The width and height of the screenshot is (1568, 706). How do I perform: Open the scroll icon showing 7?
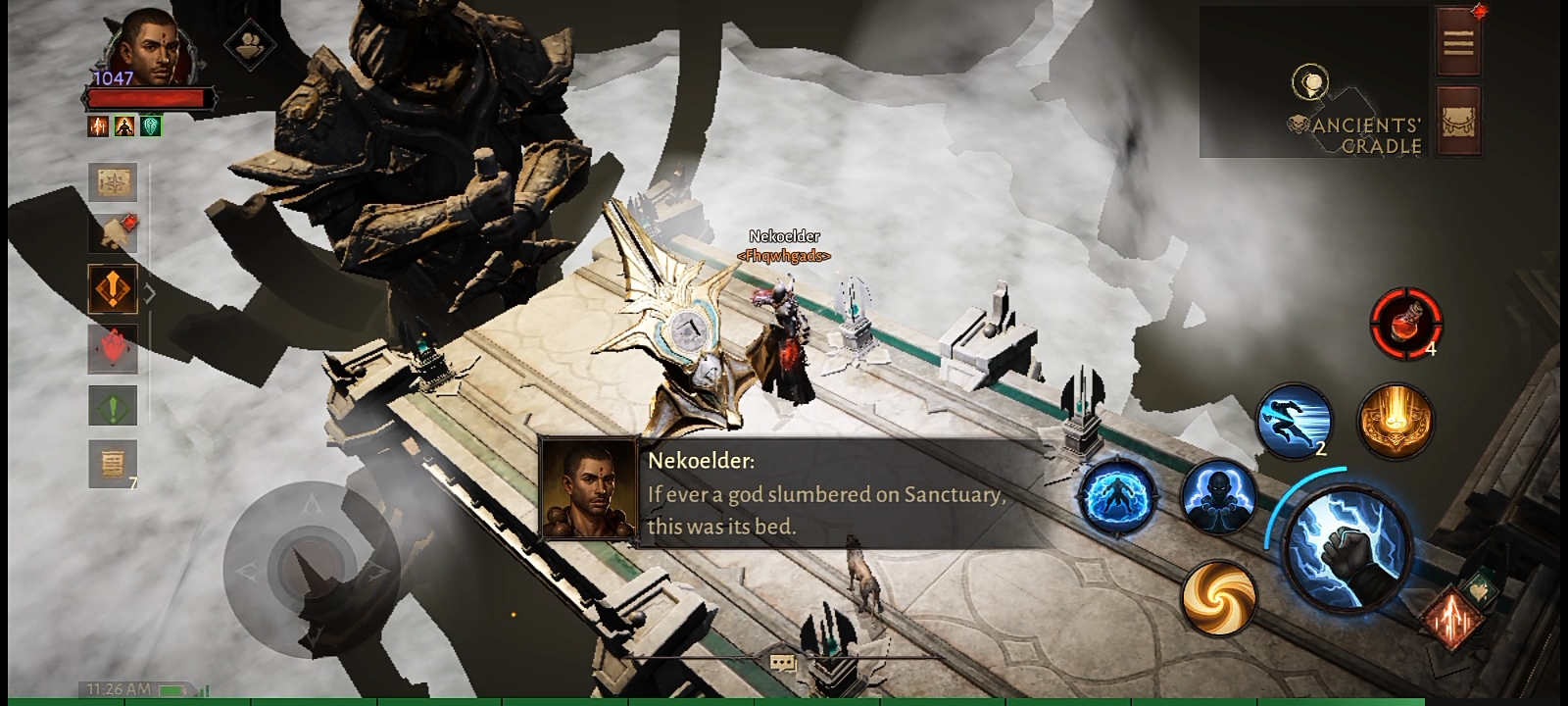pyautogui.click(x=113, y=461)
